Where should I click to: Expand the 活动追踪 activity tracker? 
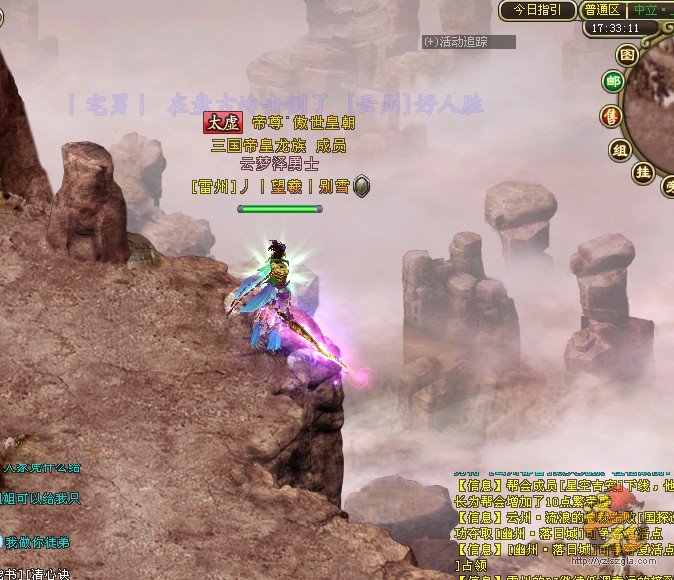[468, 42]
